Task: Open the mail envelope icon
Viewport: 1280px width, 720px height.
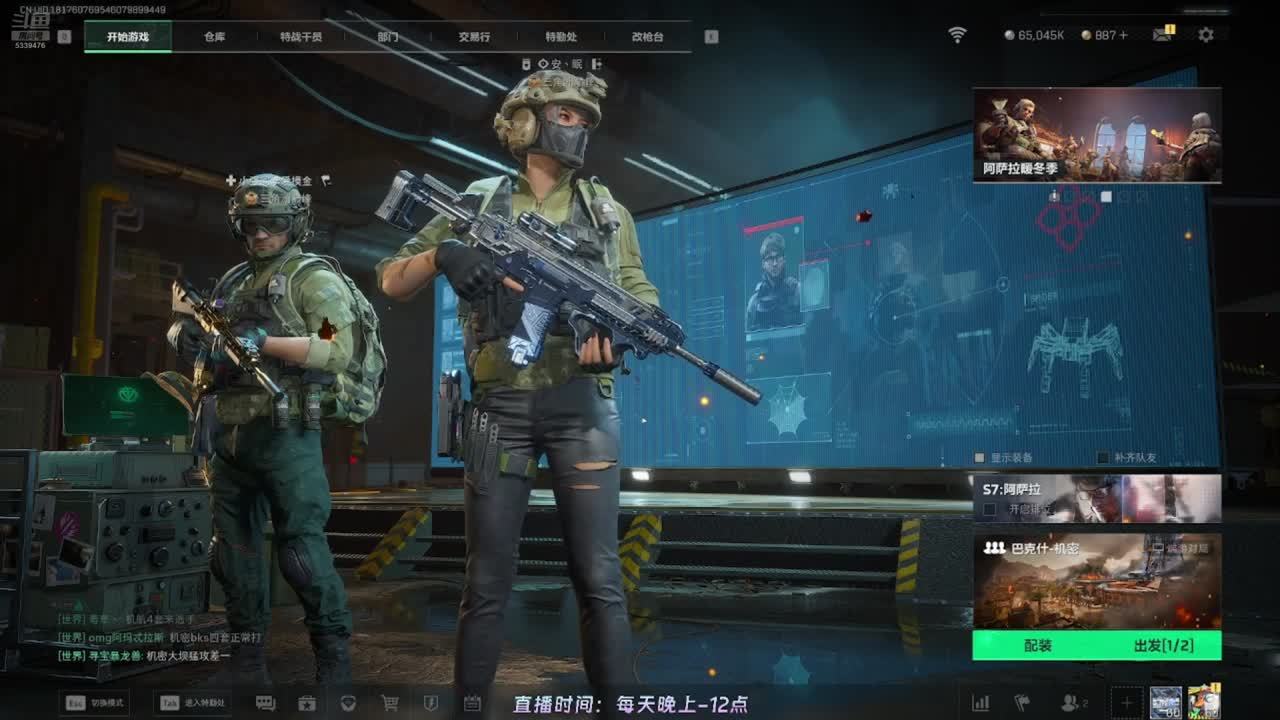Action: pos(1162,35)
